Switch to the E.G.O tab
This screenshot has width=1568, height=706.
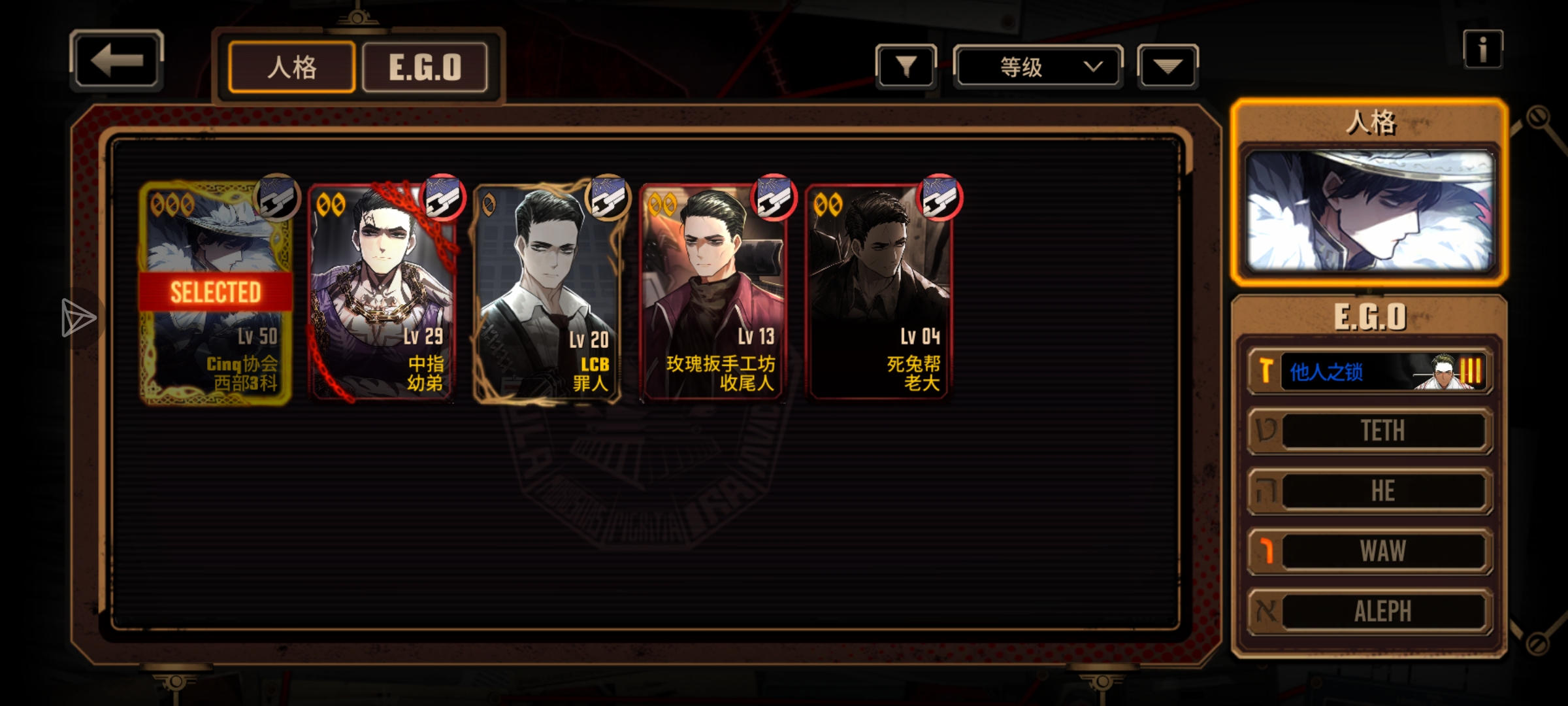[x=425, y=67]
